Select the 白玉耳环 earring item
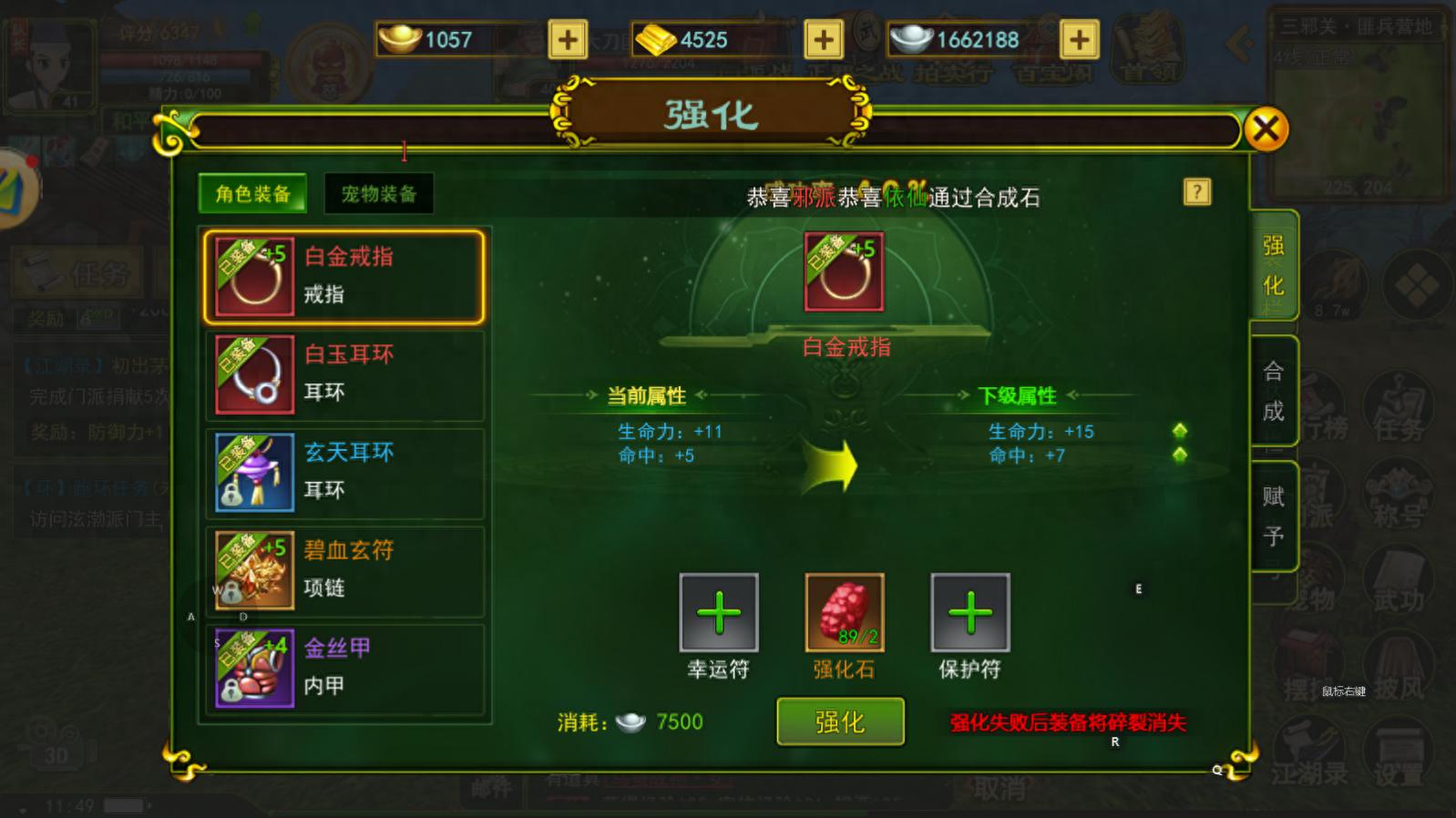Viewport: 1456px width, 818px height. tap(344, 373)
